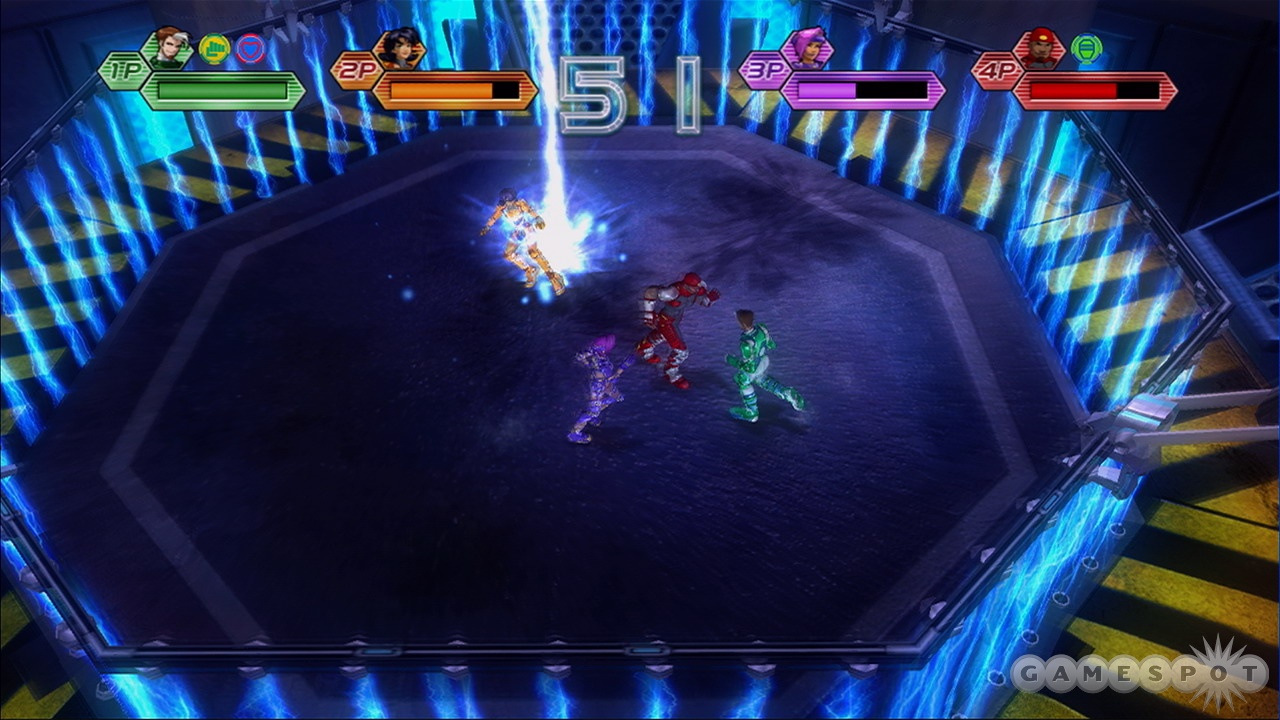Select player 4's red-capped character portrait

pos(1039,49)
